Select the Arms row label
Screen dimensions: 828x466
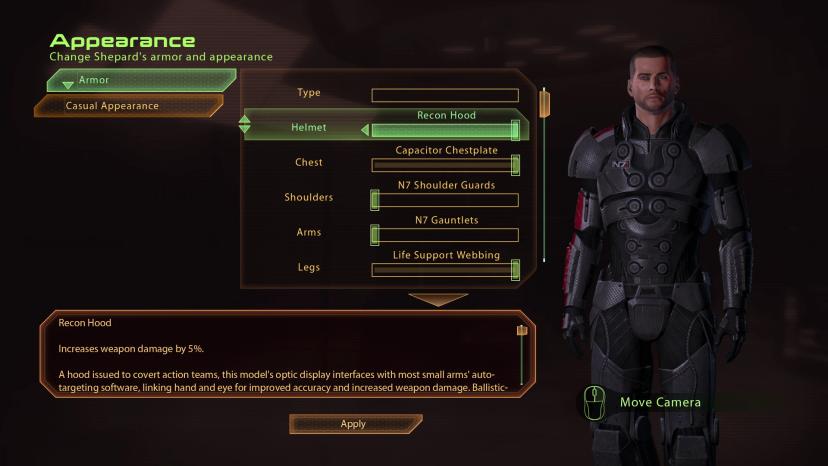(309, 232)
